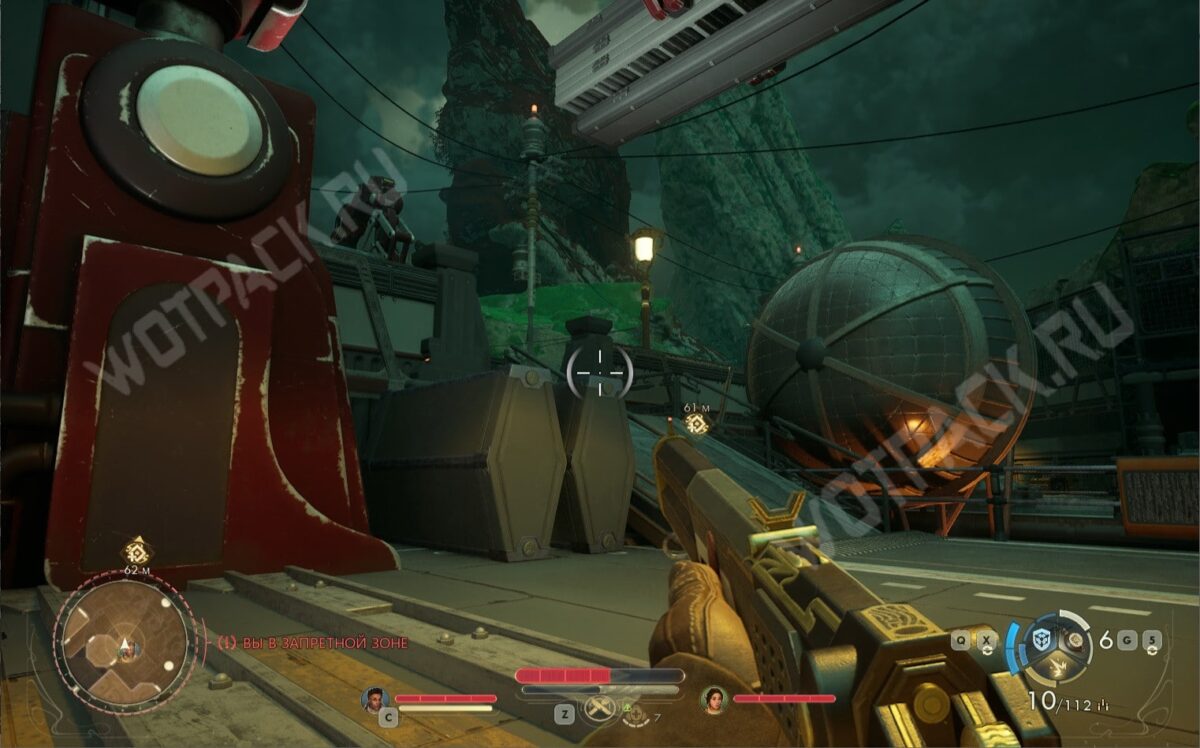Activate the cube gadget icon

(1042, 639)
